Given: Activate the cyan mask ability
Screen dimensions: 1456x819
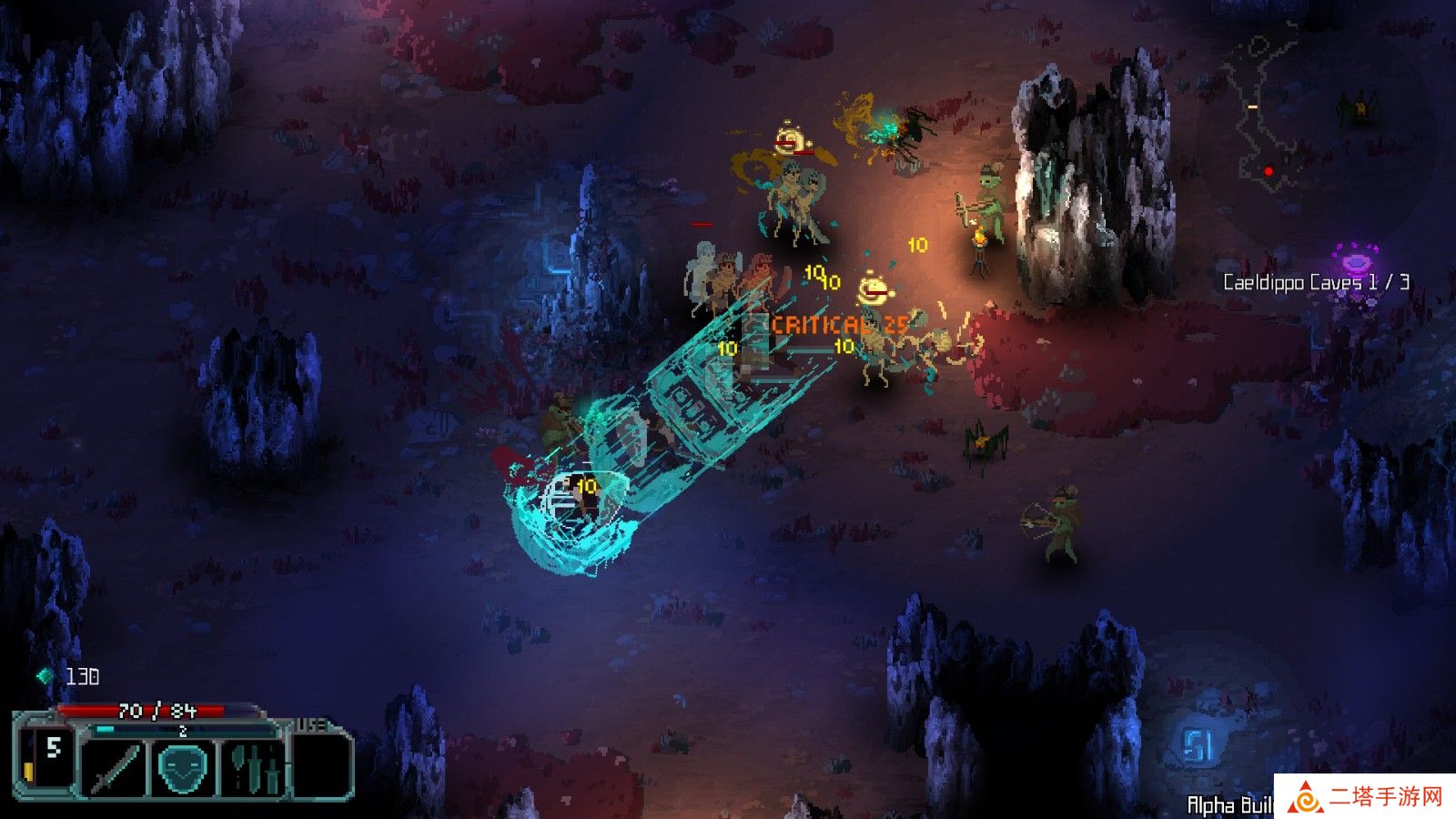Looking at the screenshot, I should [185, 768].
